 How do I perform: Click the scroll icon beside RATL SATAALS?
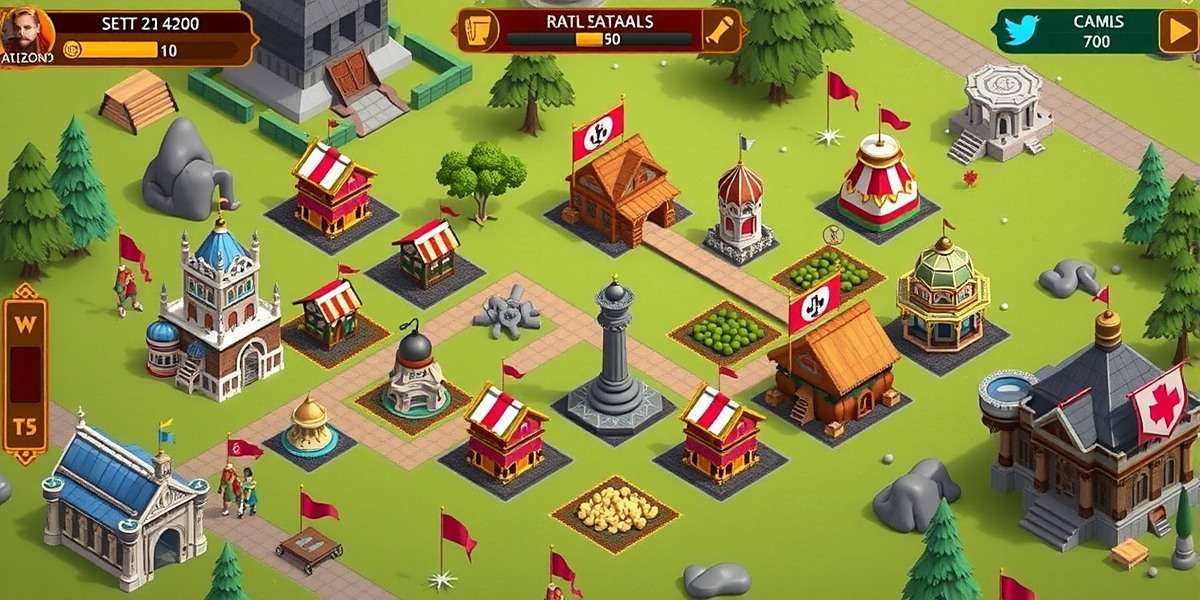[x=480, y=30]
